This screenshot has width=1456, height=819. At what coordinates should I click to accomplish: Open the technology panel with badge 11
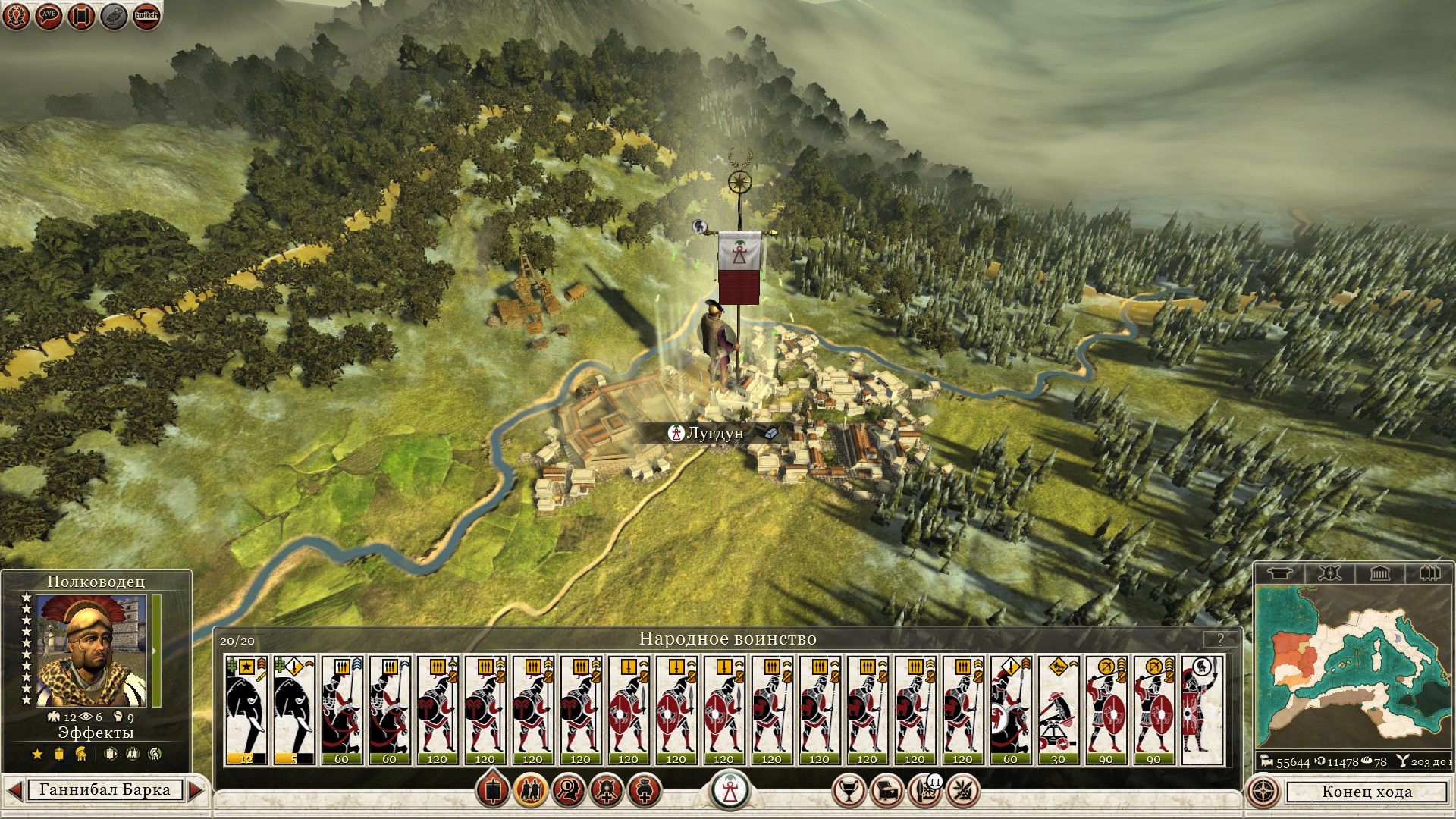(x=924, y=791)
